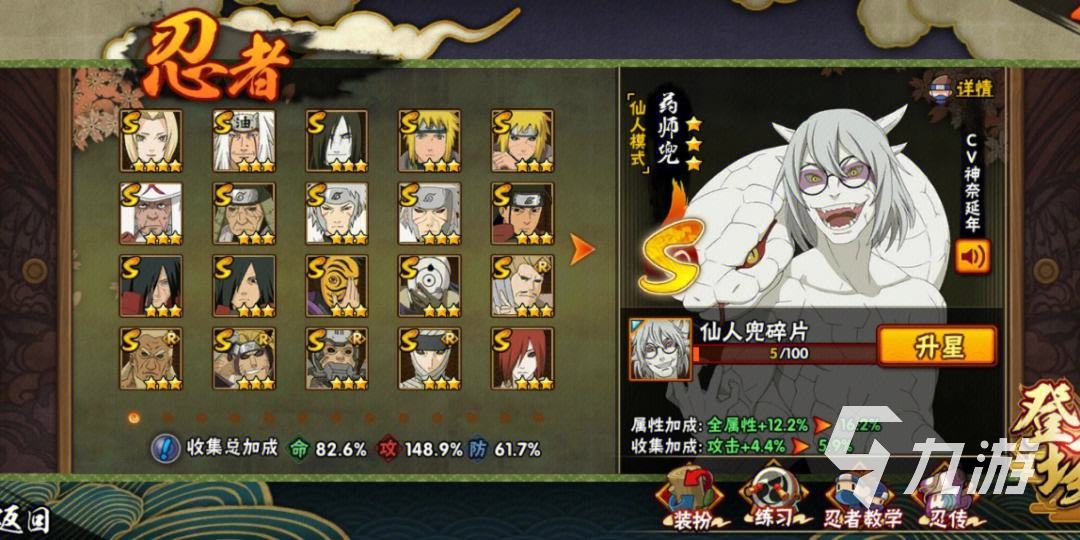1080x540 pixels.
Task: Play the character voice speaker button
Action: tap(972, 256)
